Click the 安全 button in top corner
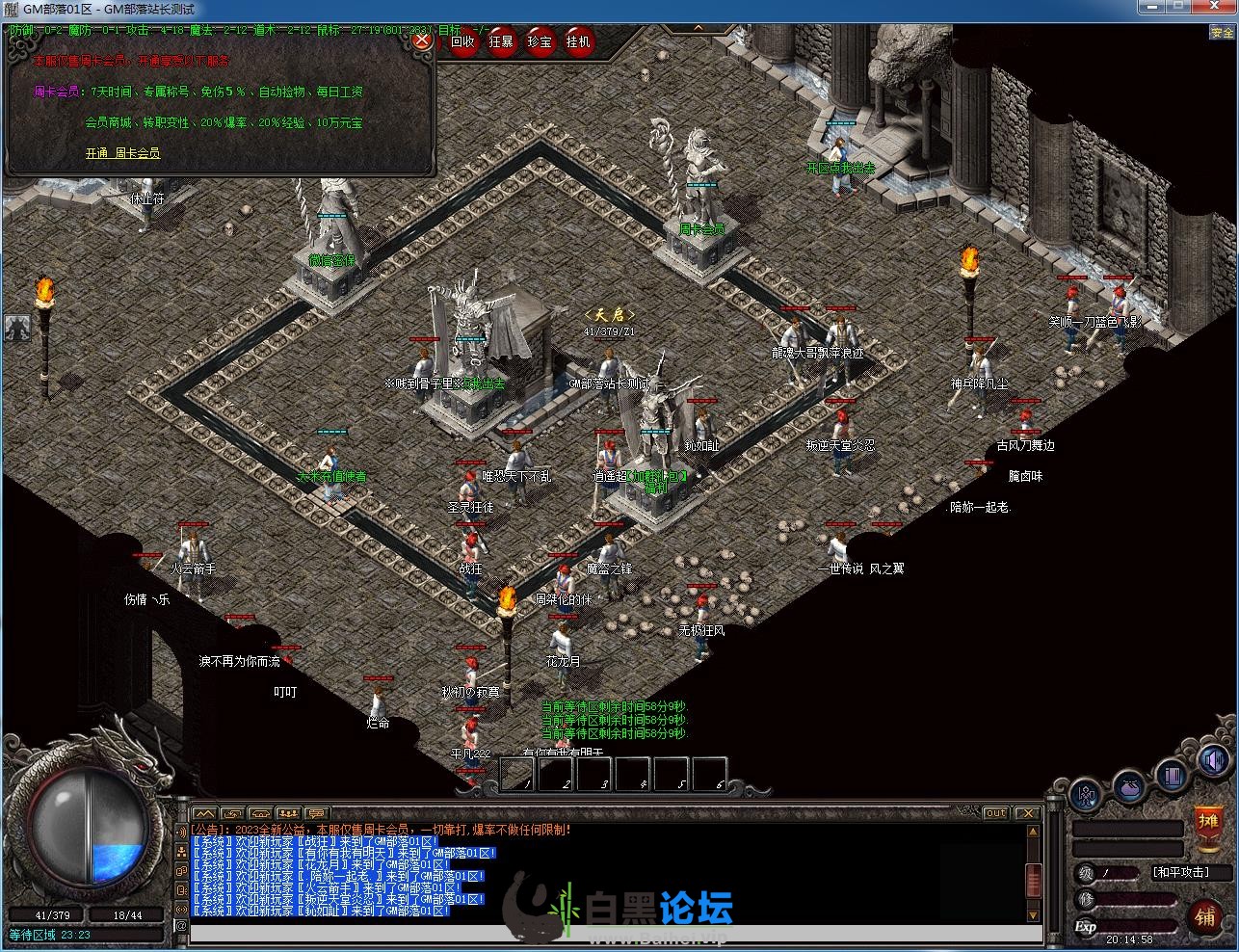This screenshot has height=952, width=1239. tap(1222, 33)
